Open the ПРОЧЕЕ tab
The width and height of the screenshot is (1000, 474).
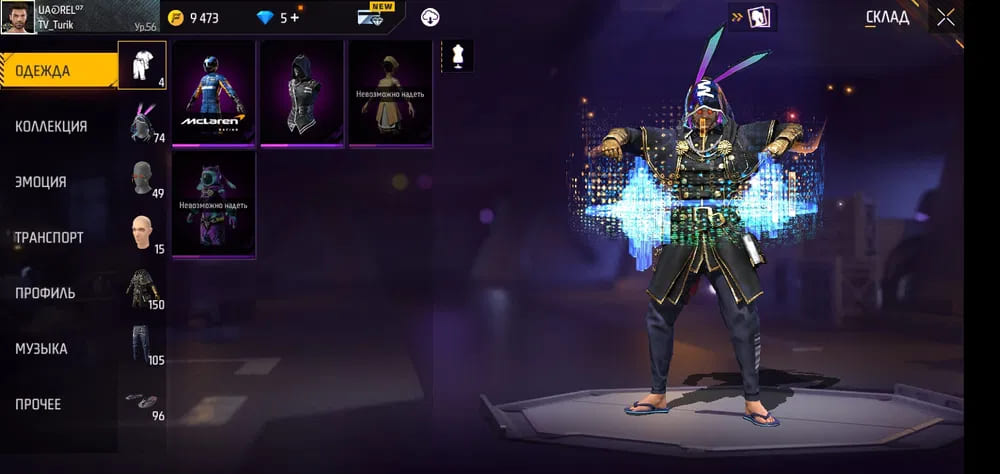point(38,404)
